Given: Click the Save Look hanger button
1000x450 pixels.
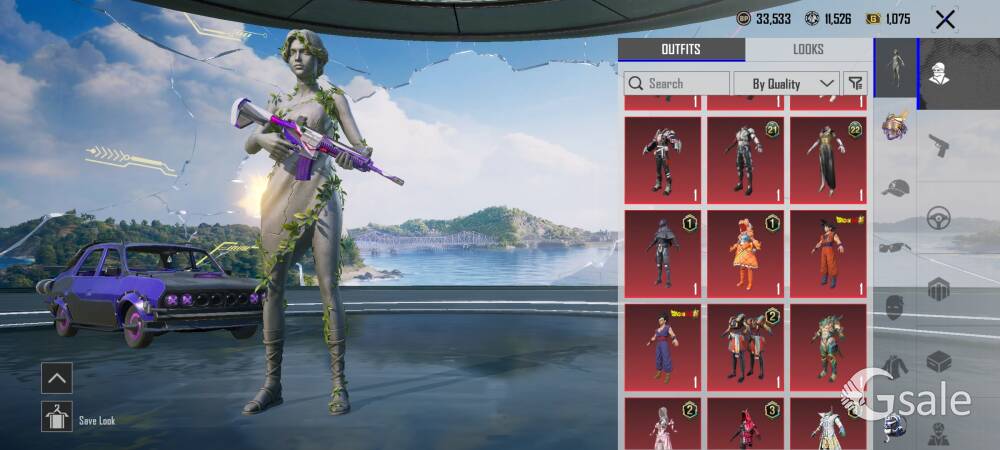Looking at the screenshot, I should coord(57,416).
